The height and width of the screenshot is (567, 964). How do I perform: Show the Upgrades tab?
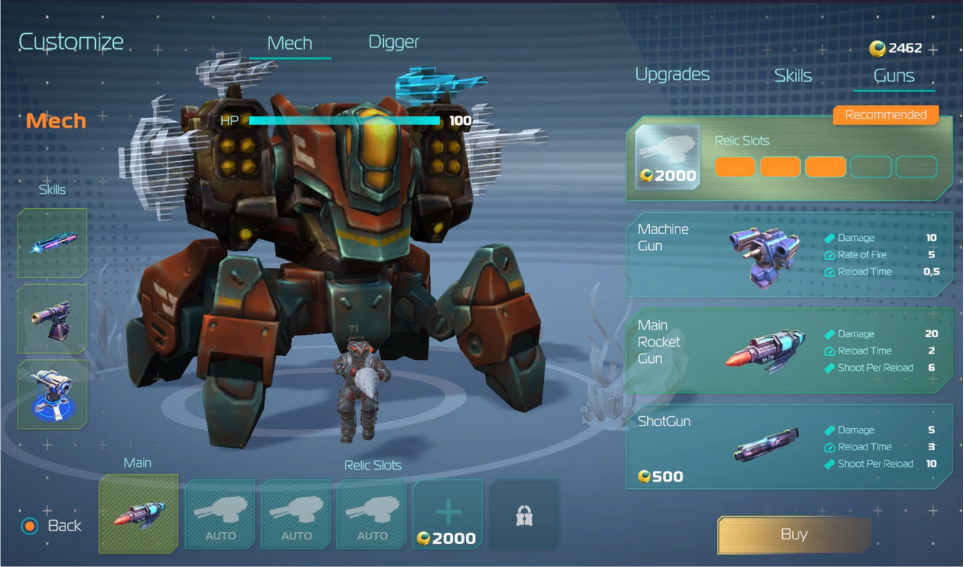pyautogui.click(x=672, y=75)
